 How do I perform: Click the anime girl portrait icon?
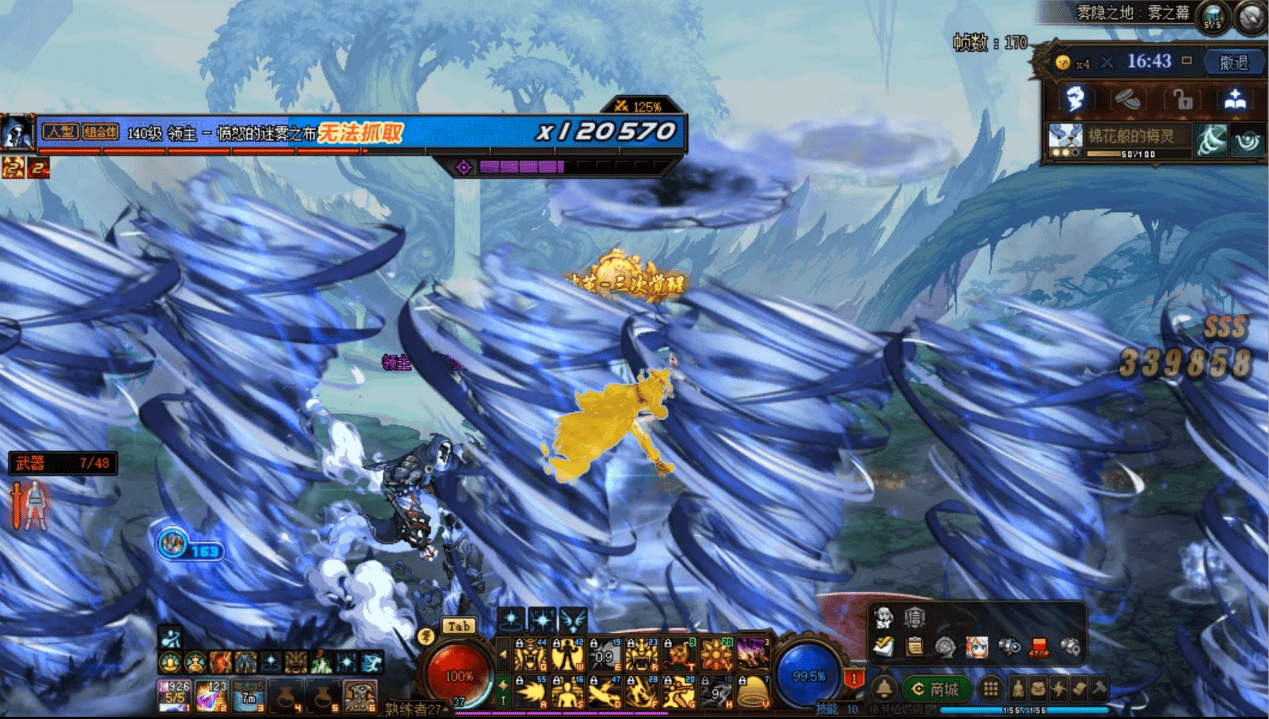[x=976, y=646]
